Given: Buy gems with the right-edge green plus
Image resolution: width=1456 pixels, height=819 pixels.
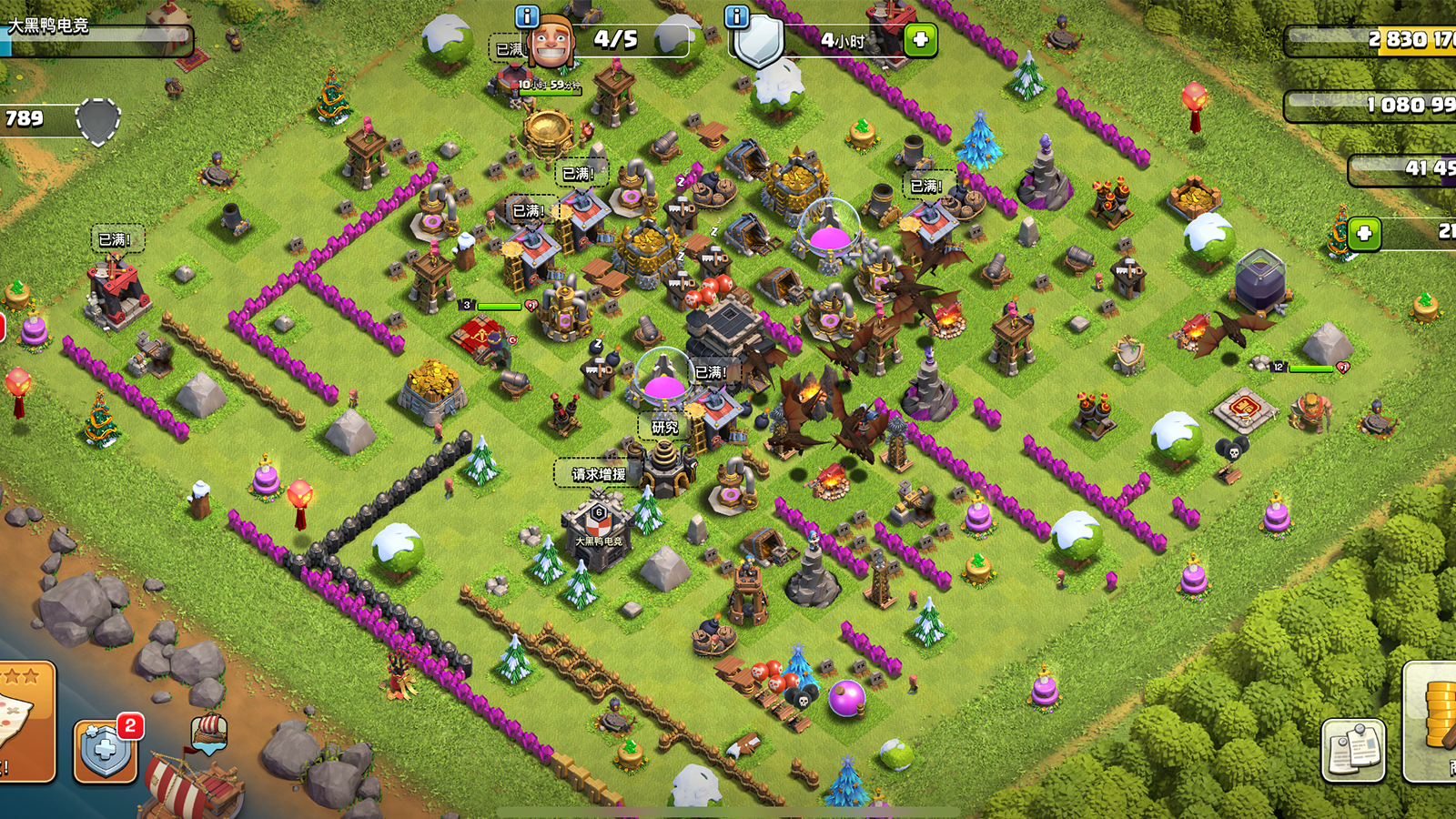Looking at the screenshot, I should [1363, 233].
